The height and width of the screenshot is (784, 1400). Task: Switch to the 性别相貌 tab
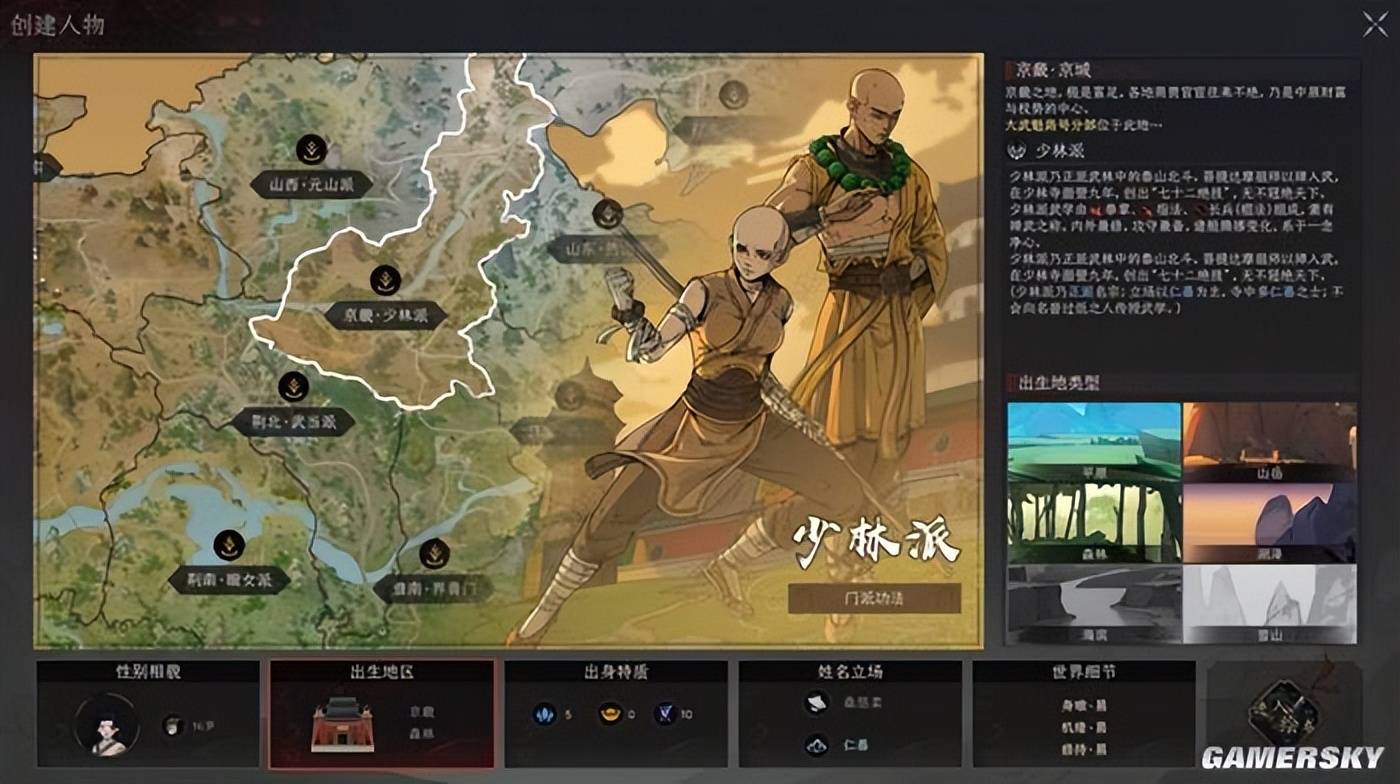[x=148, y=713]
